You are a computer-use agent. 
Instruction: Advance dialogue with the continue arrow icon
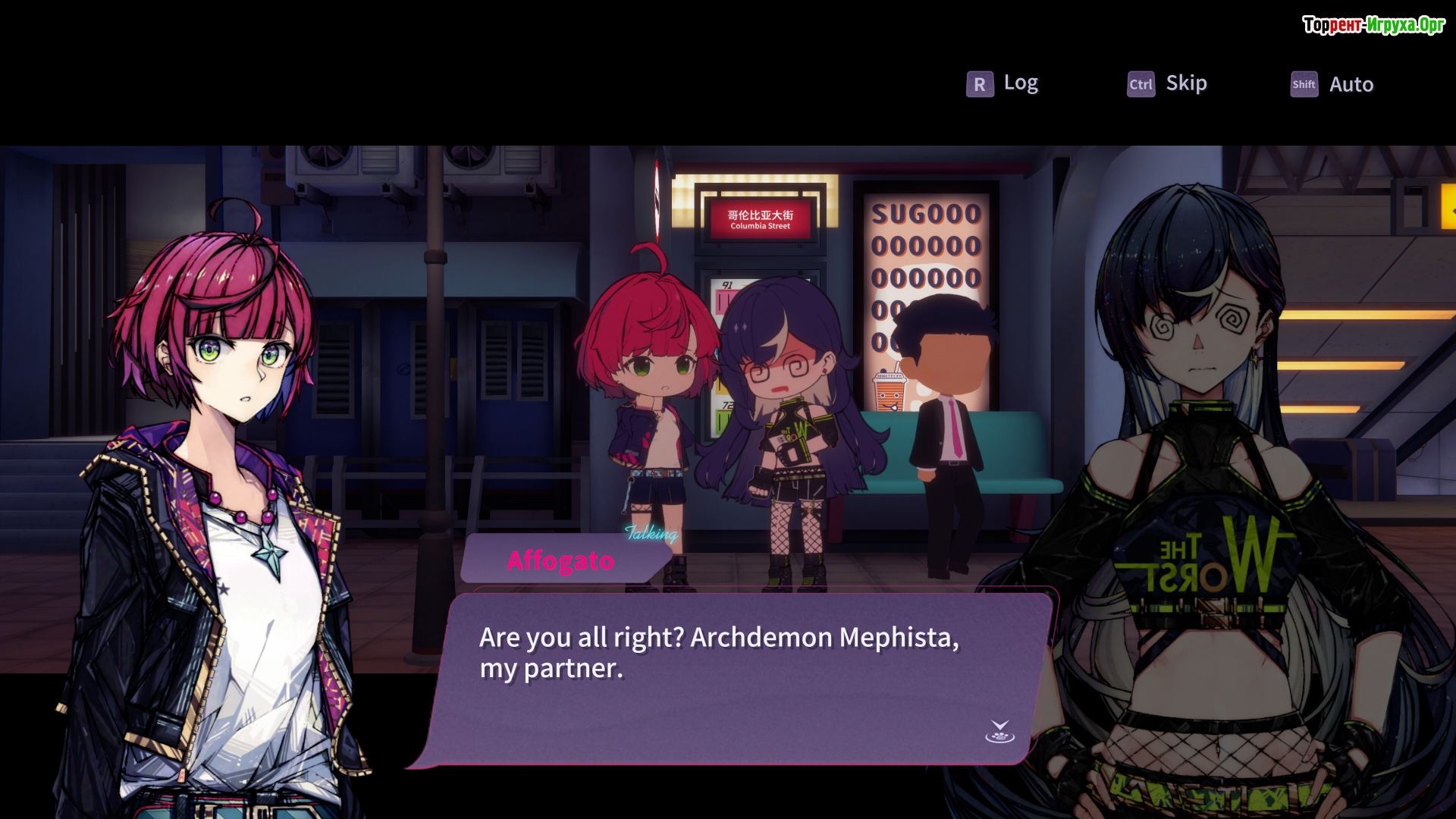[x=999, y=732]
